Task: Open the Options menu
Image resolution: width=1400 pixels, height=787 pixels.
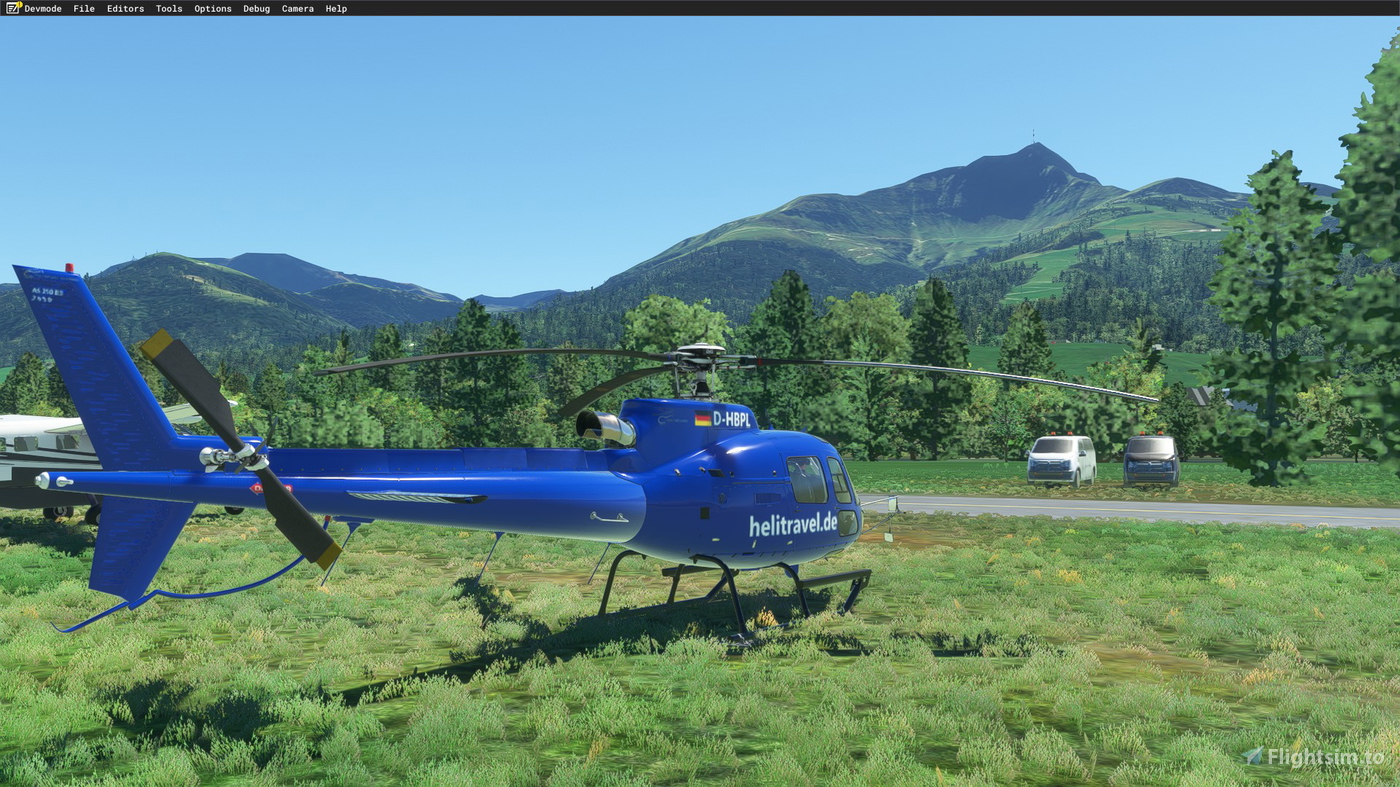Action: [212, 8]
